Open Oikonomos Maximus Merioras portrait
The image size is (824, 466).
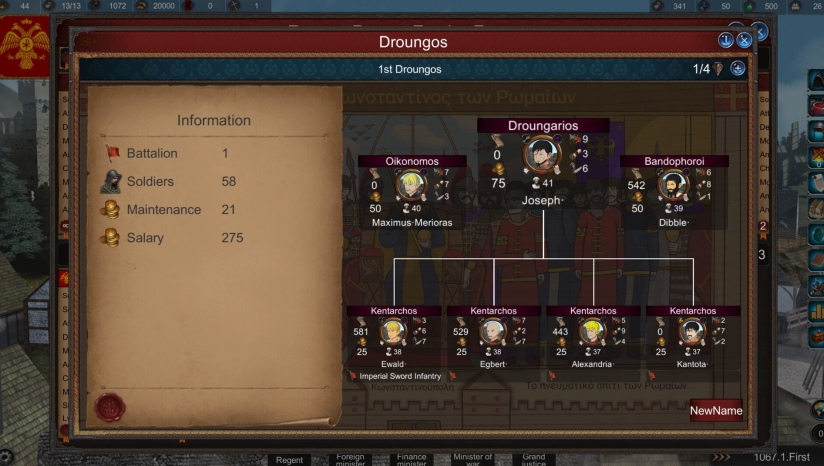[411, 185]
